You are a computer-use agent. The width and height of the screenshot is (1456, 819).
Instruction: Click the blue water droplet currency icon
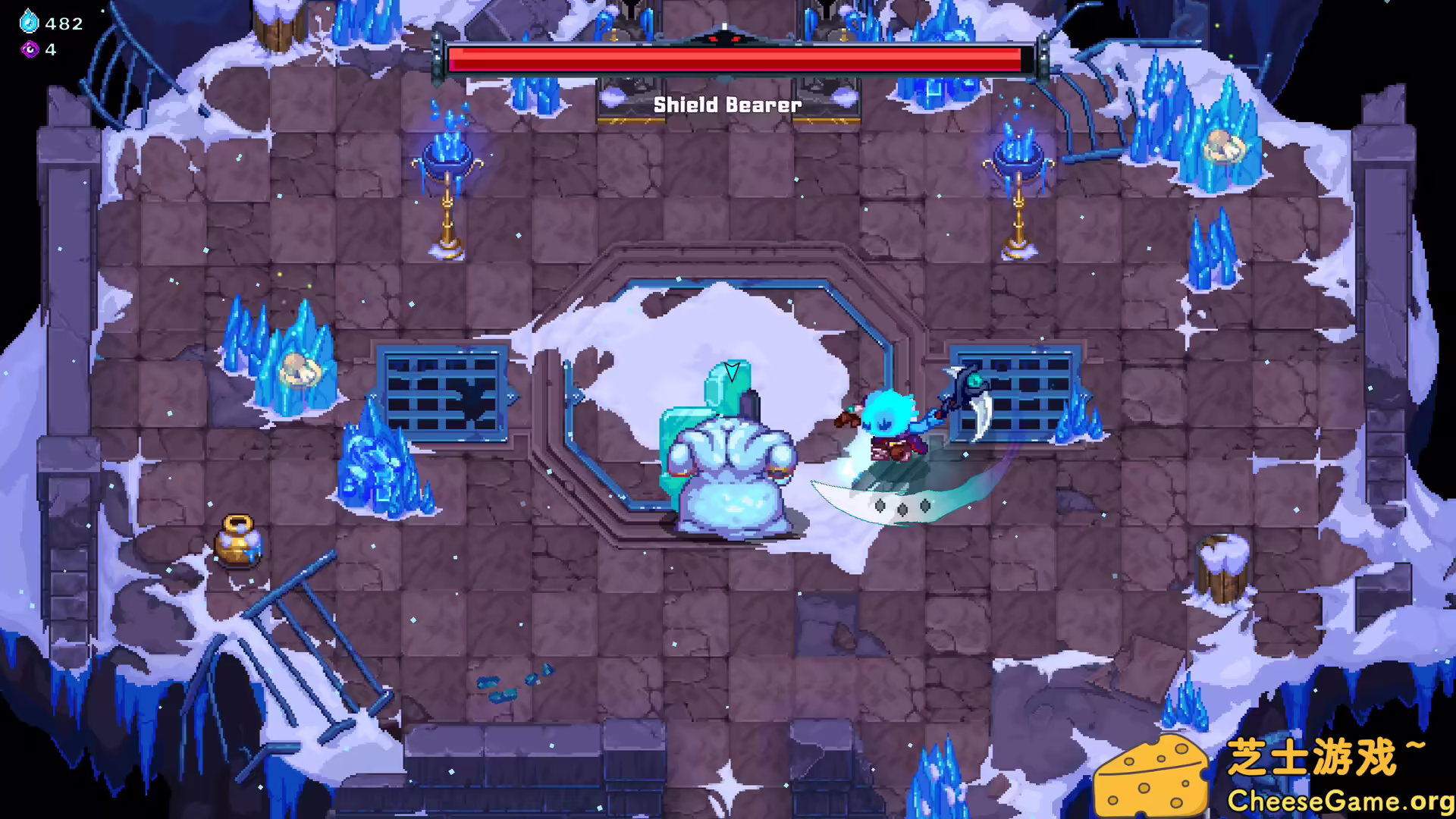tap(28, 23)
